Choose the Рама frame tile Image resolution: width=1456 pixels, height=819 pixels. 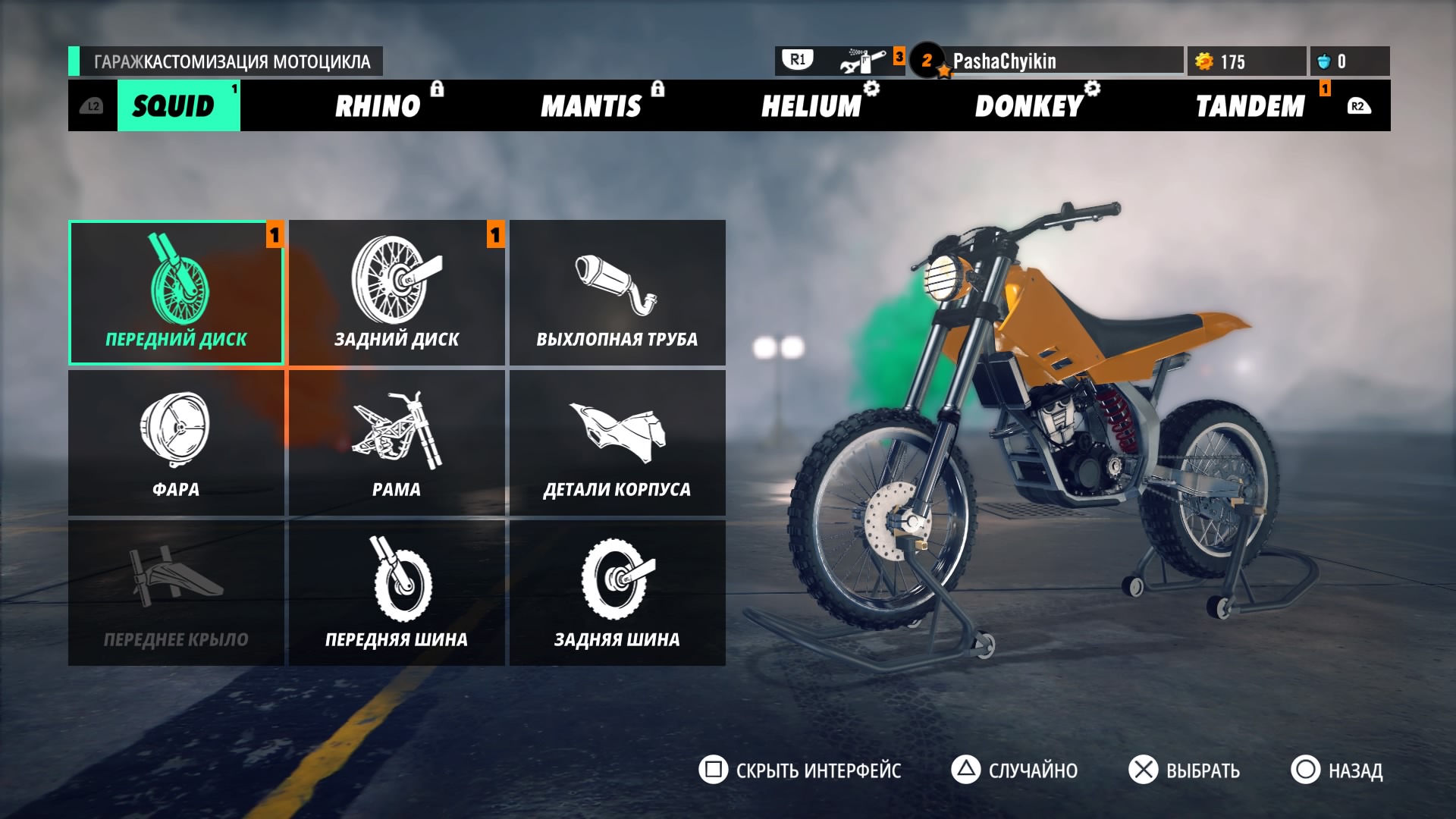(397, 443)
